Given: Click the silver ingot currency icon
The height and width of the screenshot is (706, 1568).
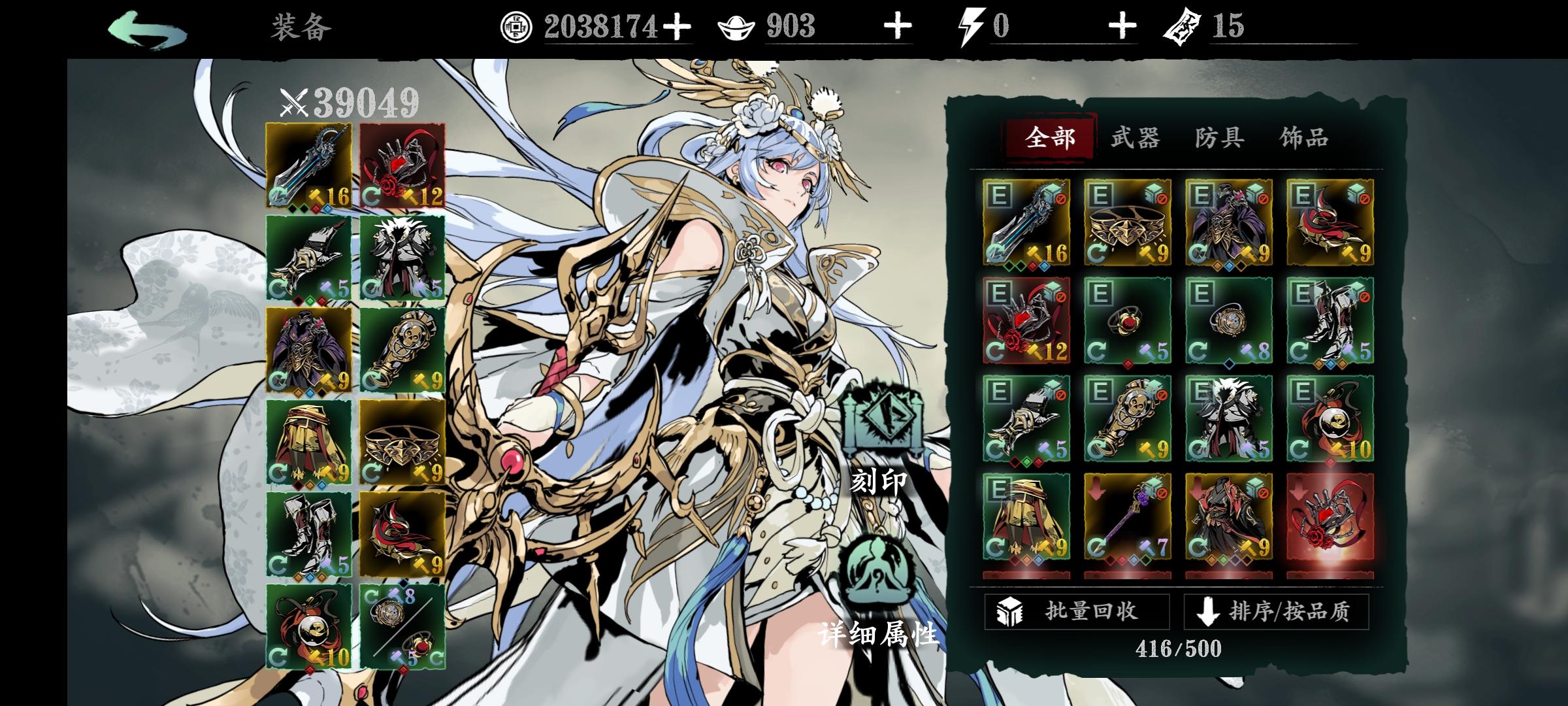Looking at the screenshot, I should 737,26.
